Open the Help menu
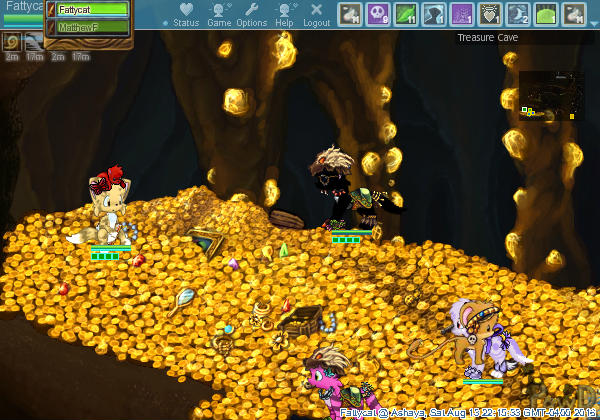This screenshot has width=600, height=420. point(285,15)
